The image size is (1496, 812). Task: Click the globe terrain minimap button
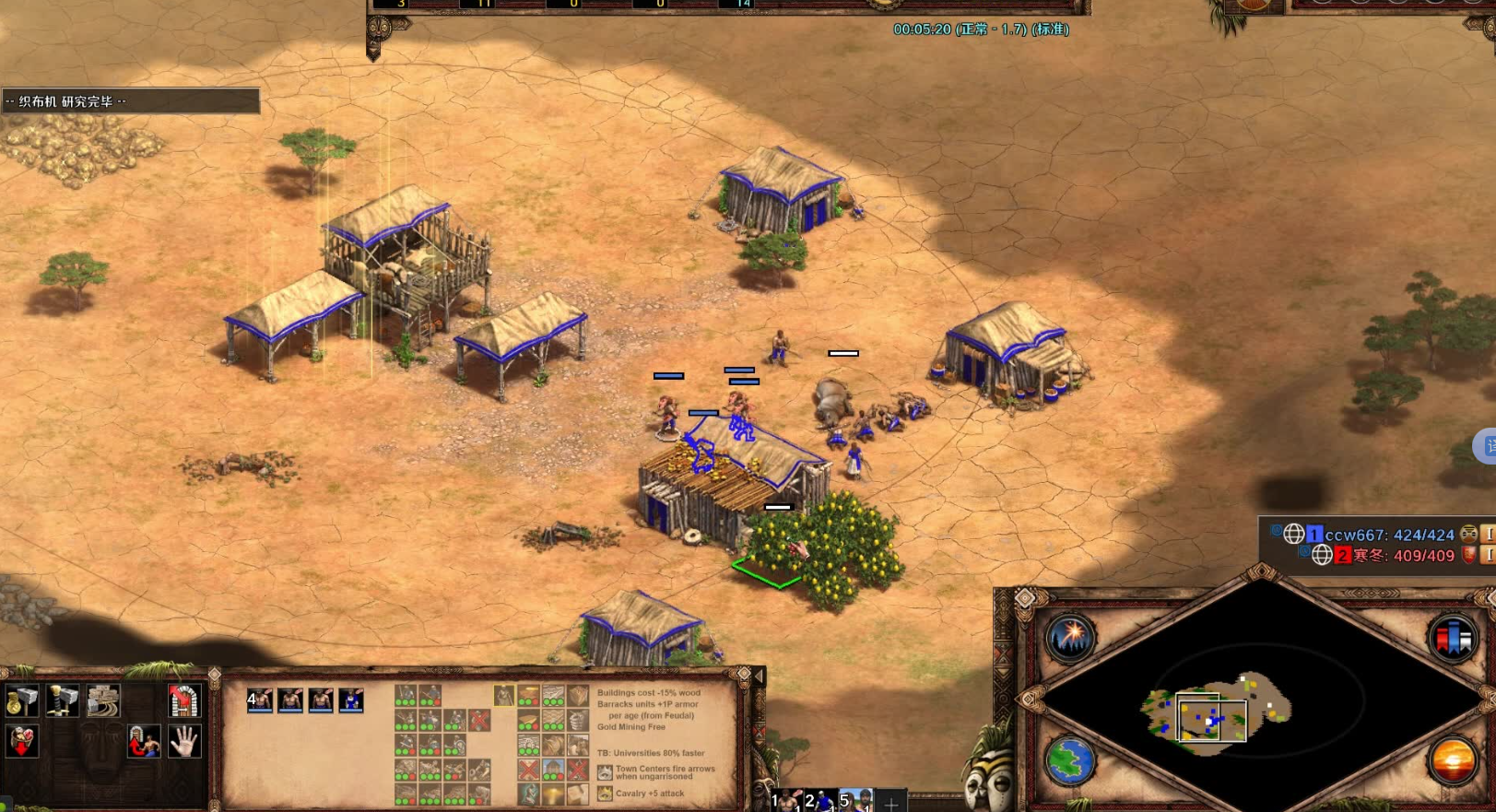coord(1071,761)
